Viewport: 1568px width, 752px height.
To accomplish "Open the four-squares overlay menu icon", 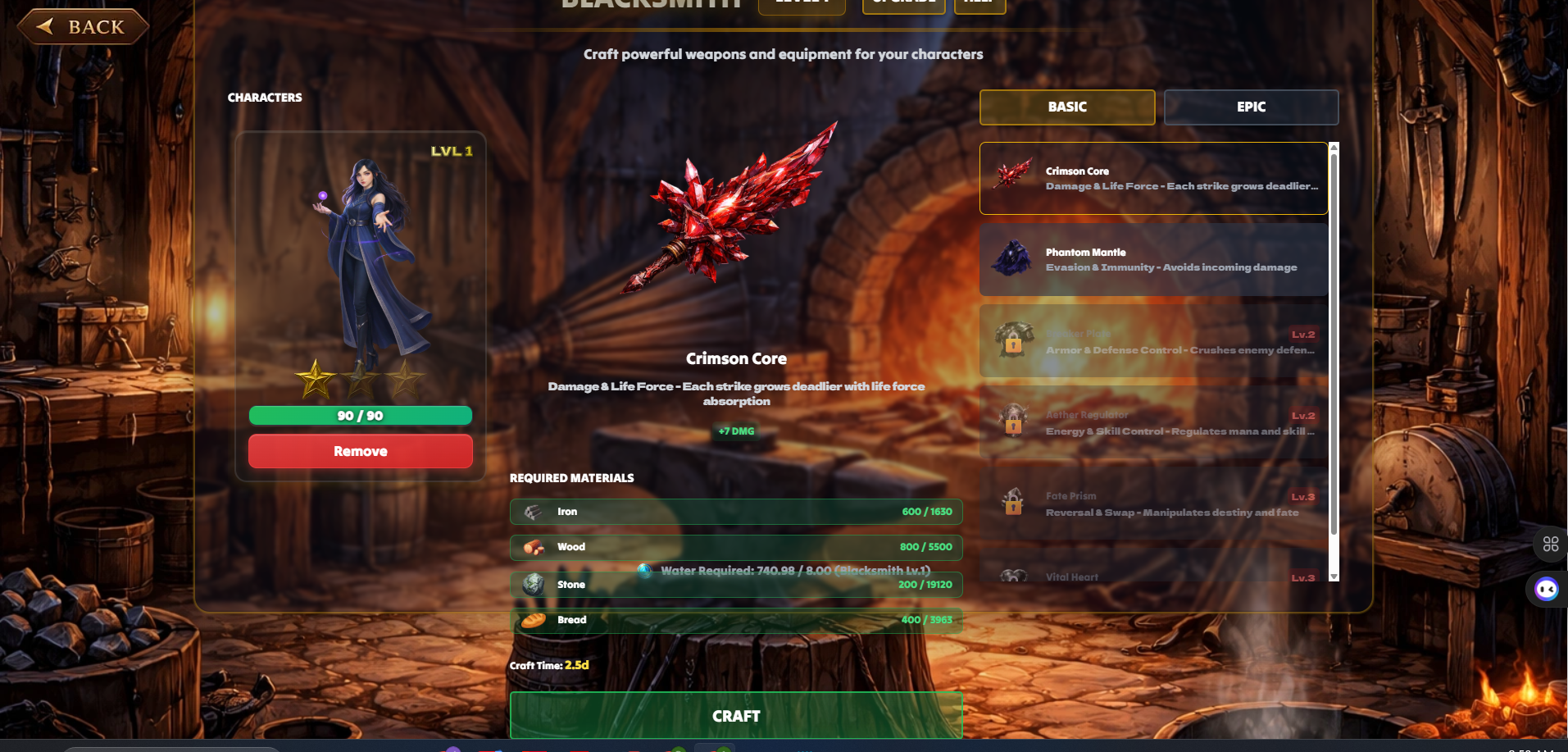I will coord(1550,544).
